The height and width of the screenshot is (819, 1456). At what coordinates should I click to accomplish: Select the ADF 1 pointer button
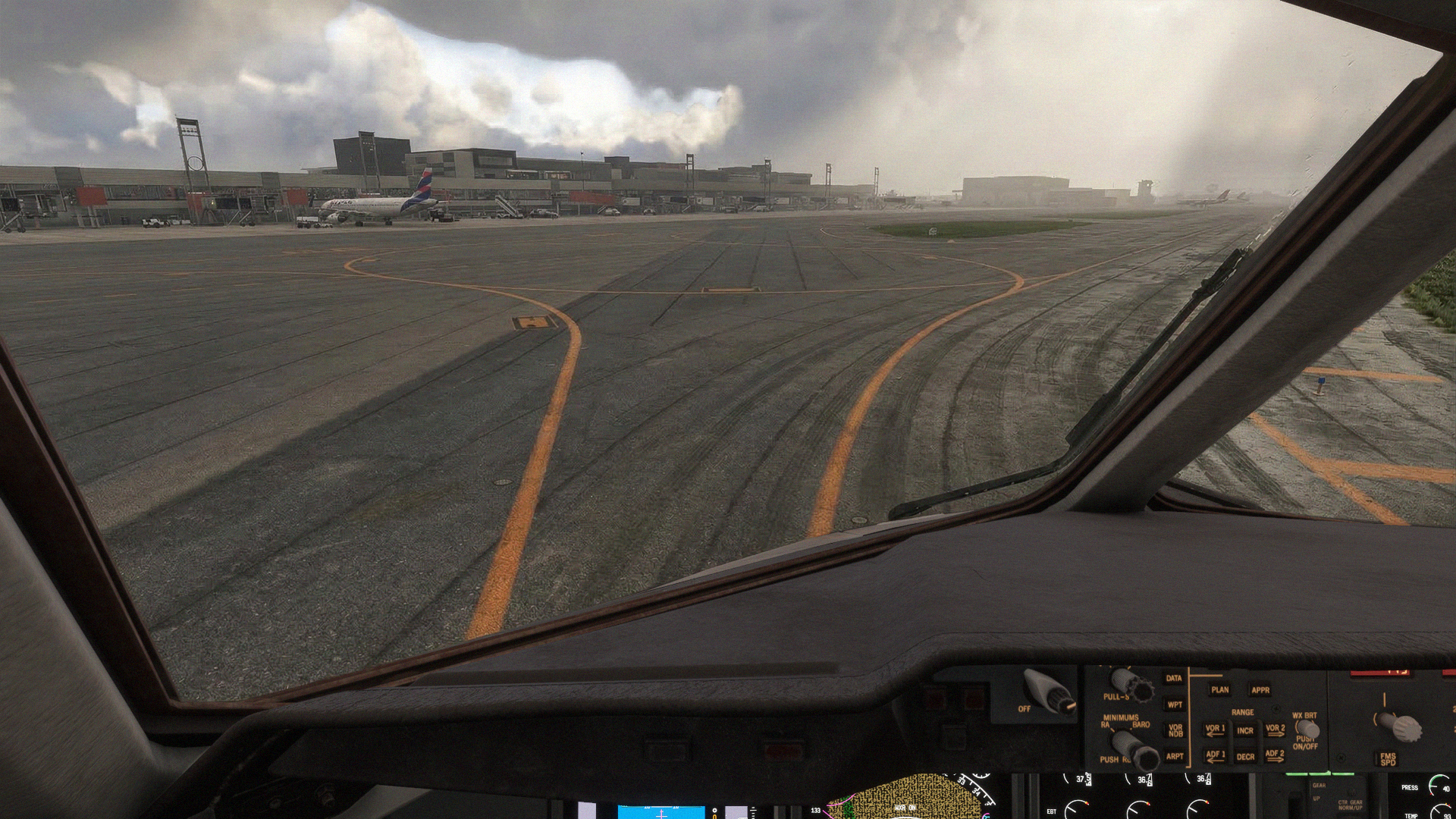(x=1216, y=756)
